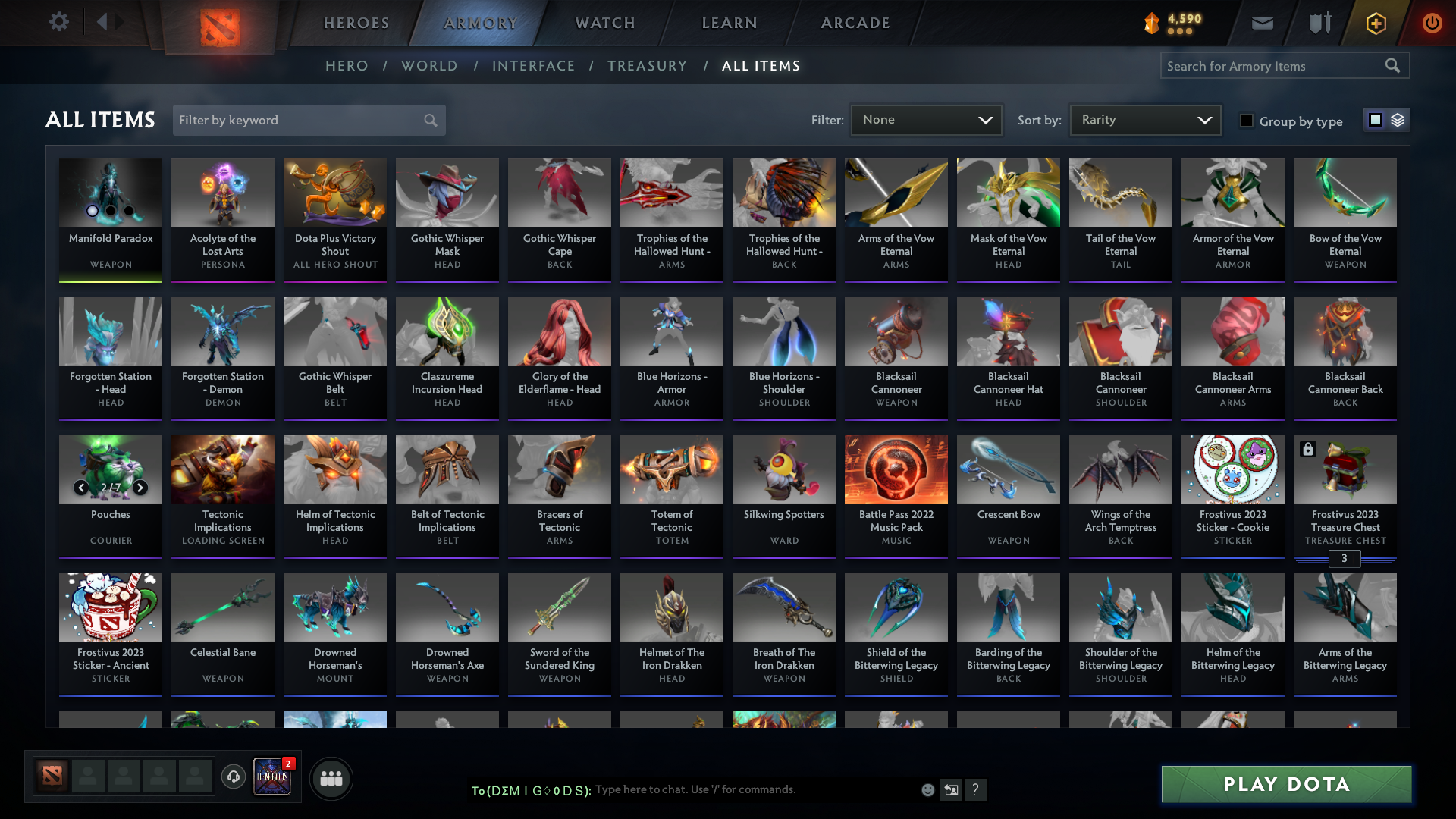
Task: Switch to the WATCH tab
Action: [604, 23]
